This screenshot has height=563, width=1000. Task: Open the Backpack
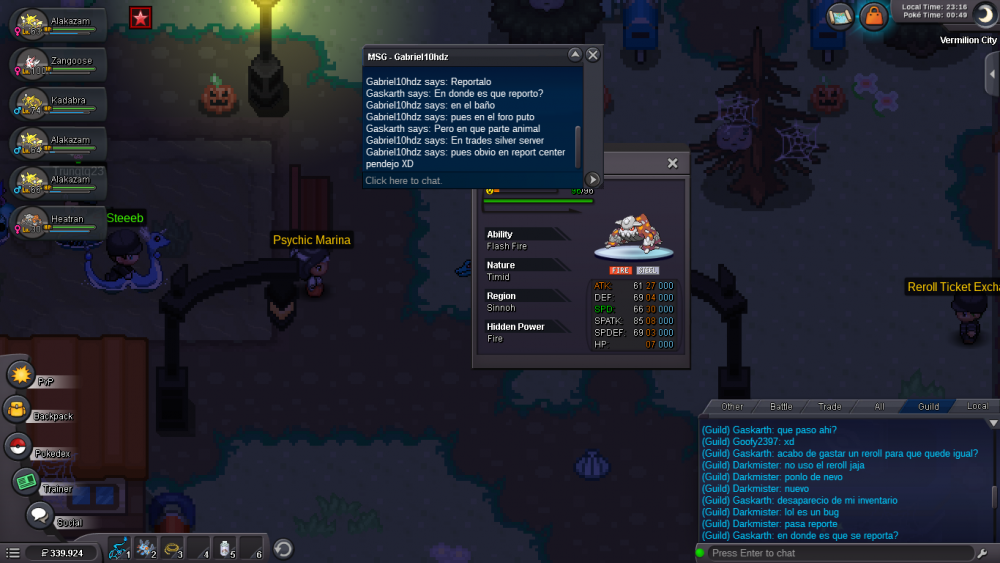[18, 410]
